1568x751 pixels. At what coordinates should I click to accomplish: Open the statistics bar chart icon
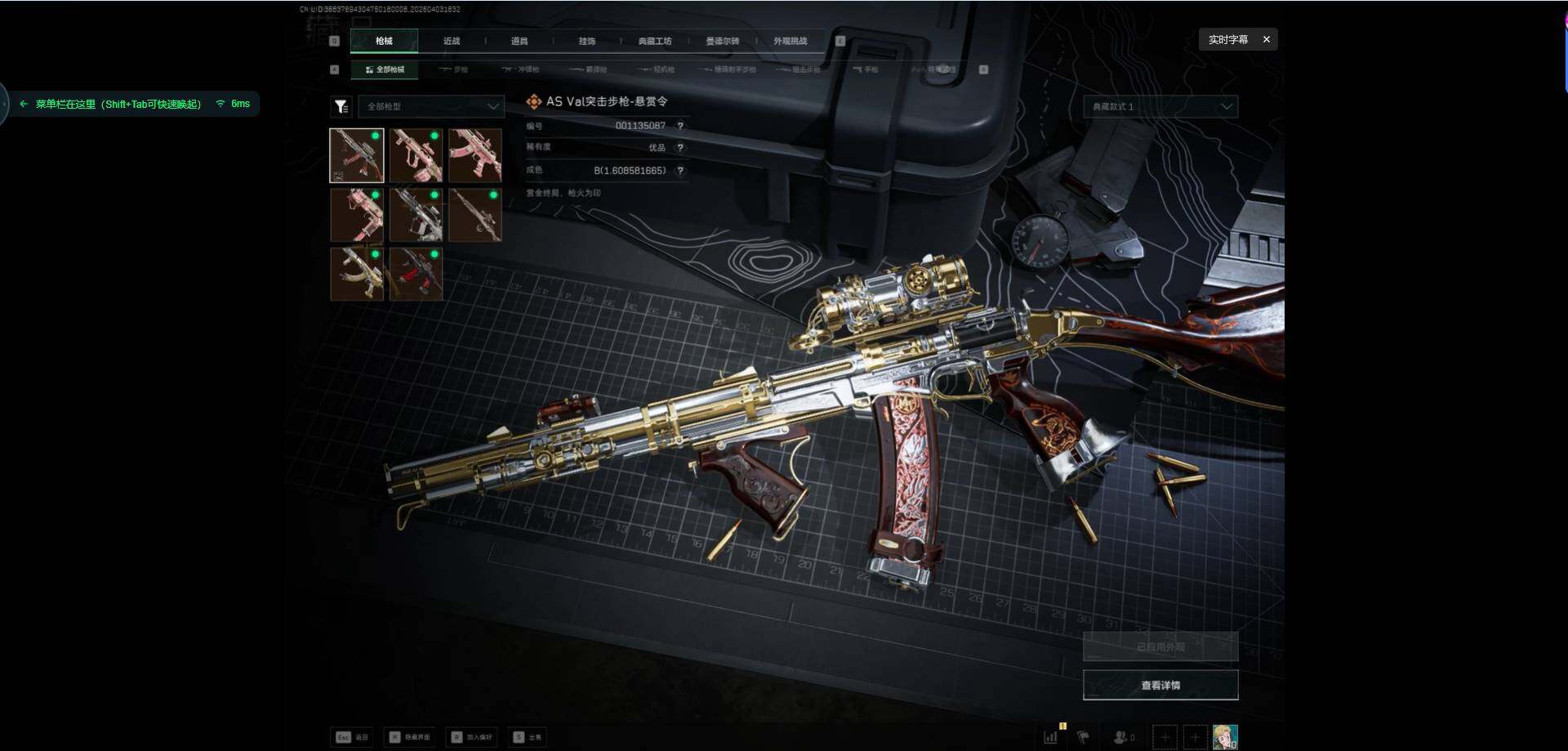pos(1051,737)
